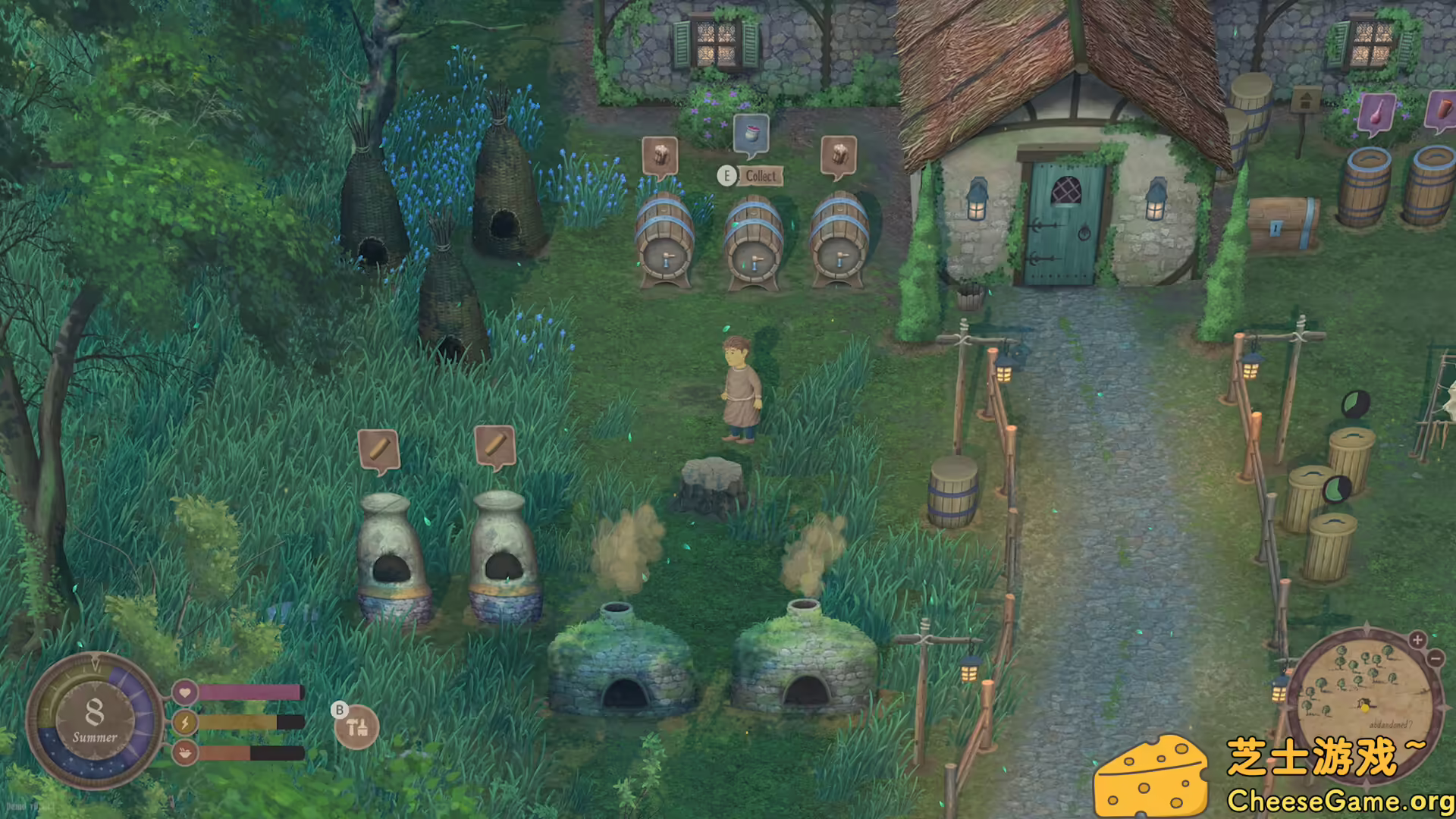
Task: Click the heart health stat icon
Action: pyautogui.click(x=184, y=692)
